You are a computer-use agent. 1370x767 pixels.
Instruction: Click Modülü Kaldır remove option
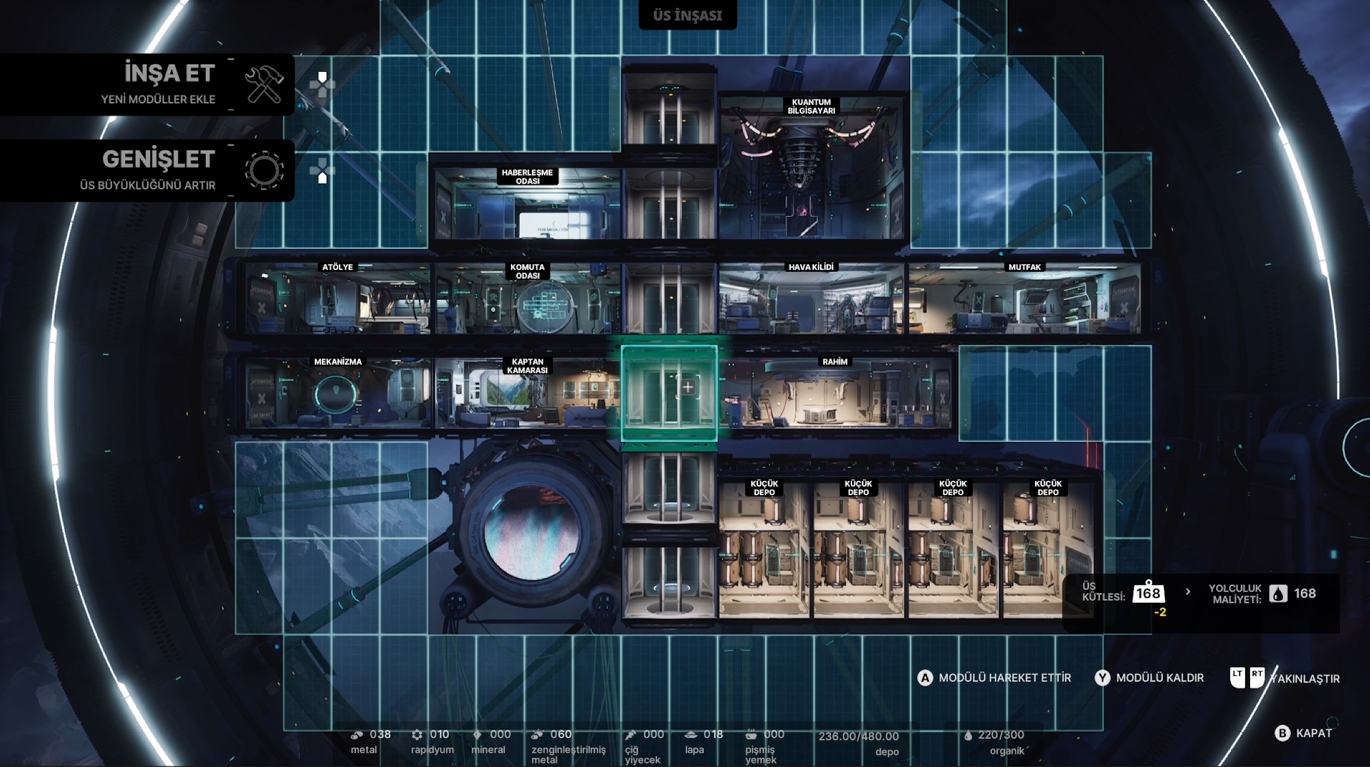(x=1149, y=678)
